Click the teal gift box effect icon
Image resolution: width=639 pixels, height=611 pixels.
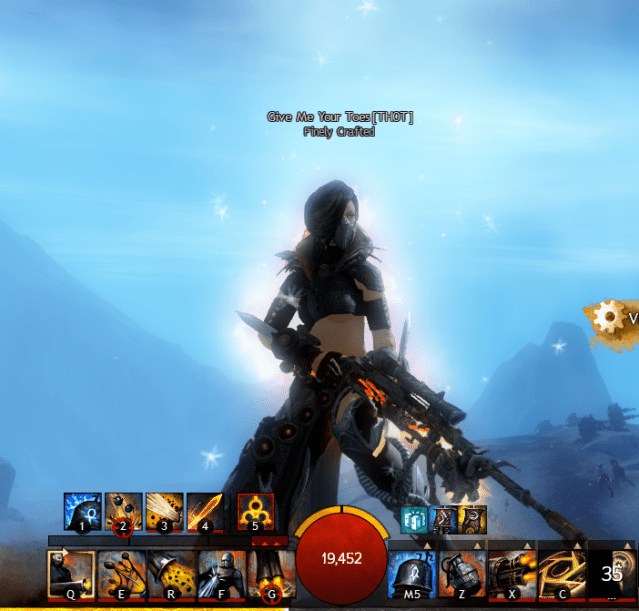[x=414, y=520]
